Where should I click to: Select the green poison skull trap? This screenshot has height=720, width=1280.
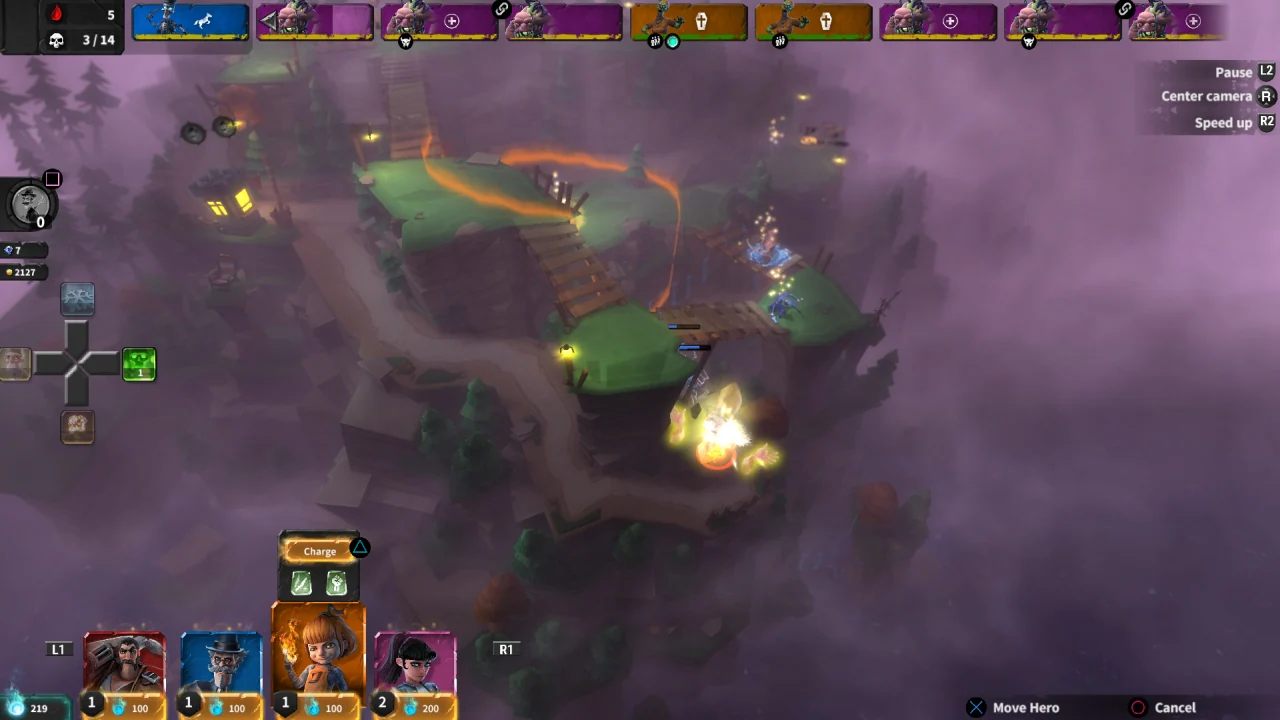coord(139,364)
